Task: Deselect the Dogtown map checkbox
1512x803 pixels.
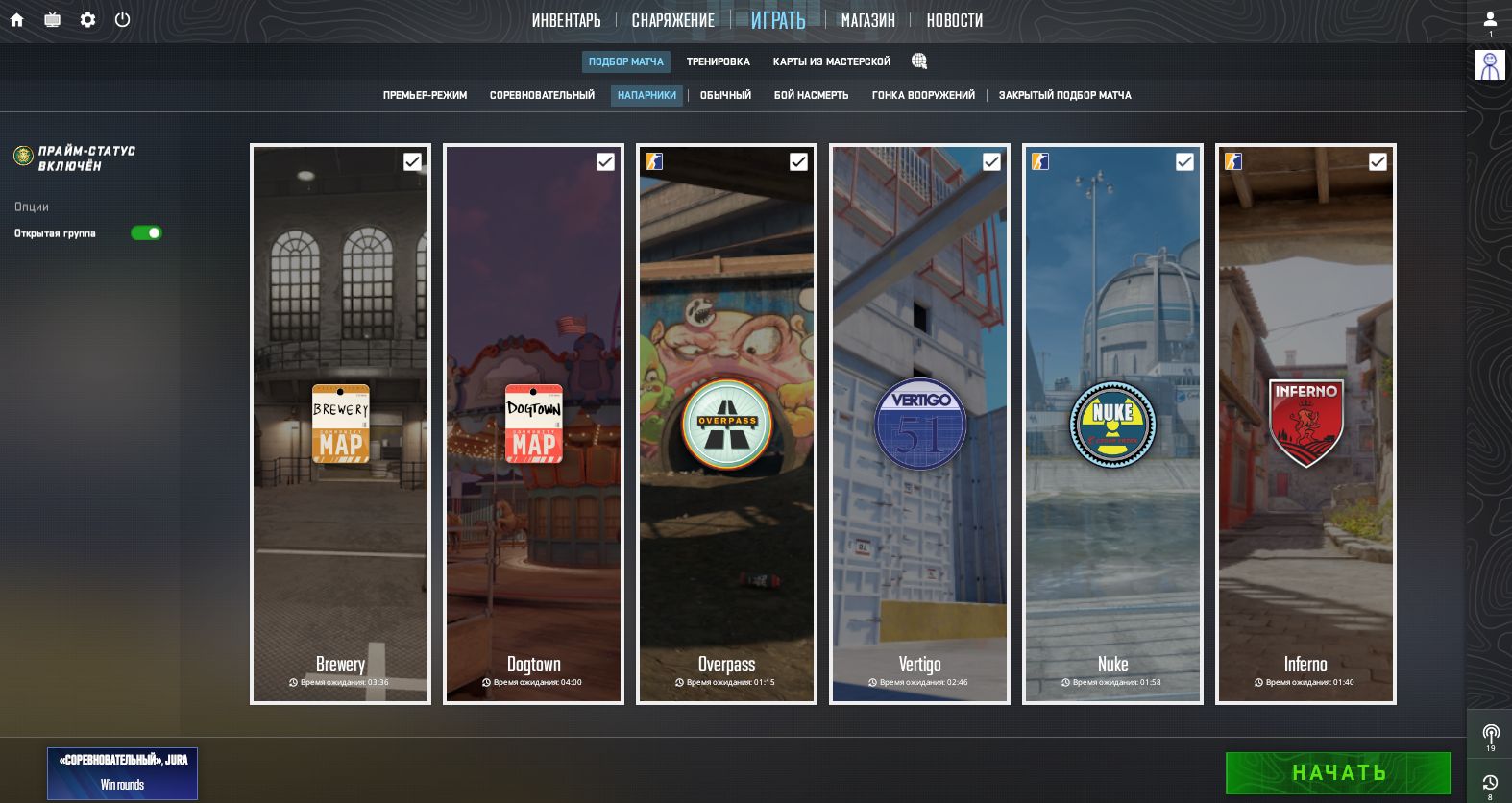Action: click(605, 162)
